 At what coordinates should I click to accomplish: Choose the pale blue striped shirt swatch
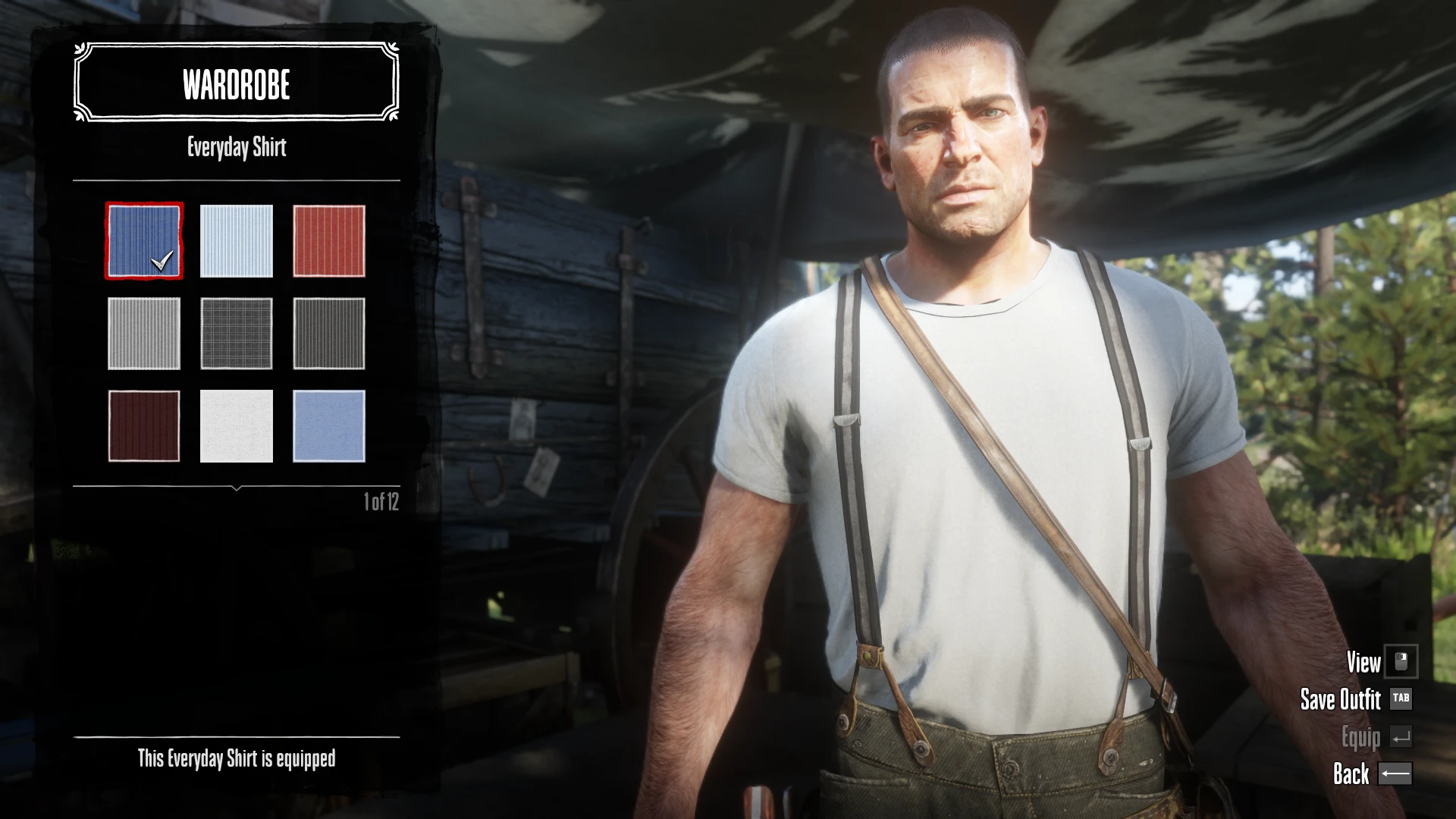point(237,241)
